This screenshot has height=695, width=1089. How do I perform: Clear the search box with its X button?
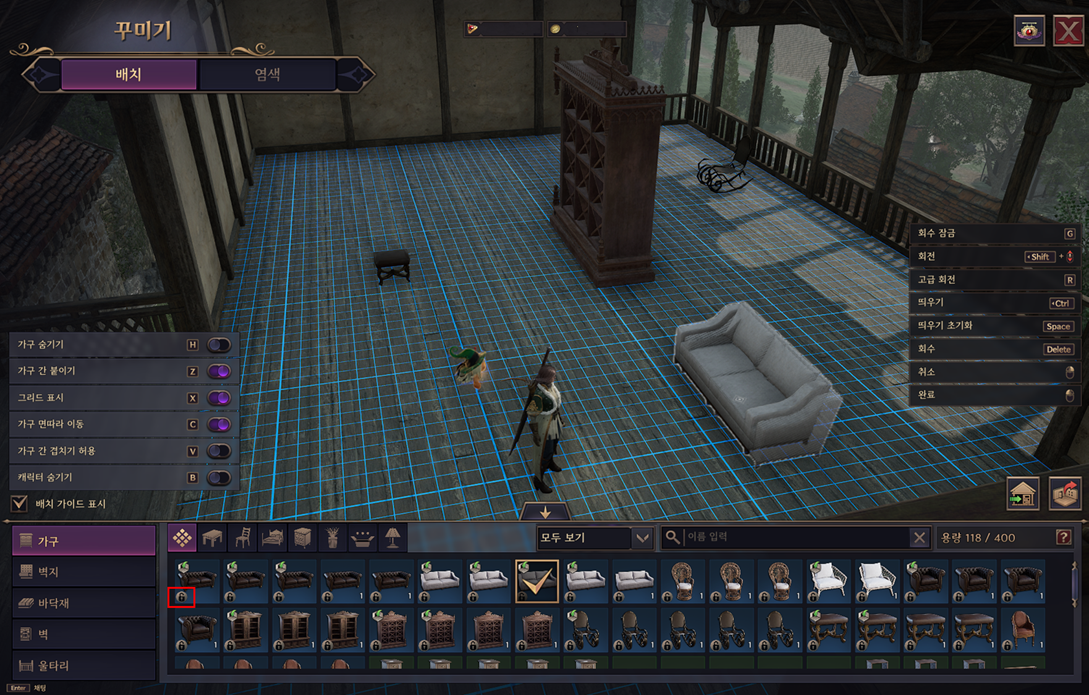tap(919, 538)
